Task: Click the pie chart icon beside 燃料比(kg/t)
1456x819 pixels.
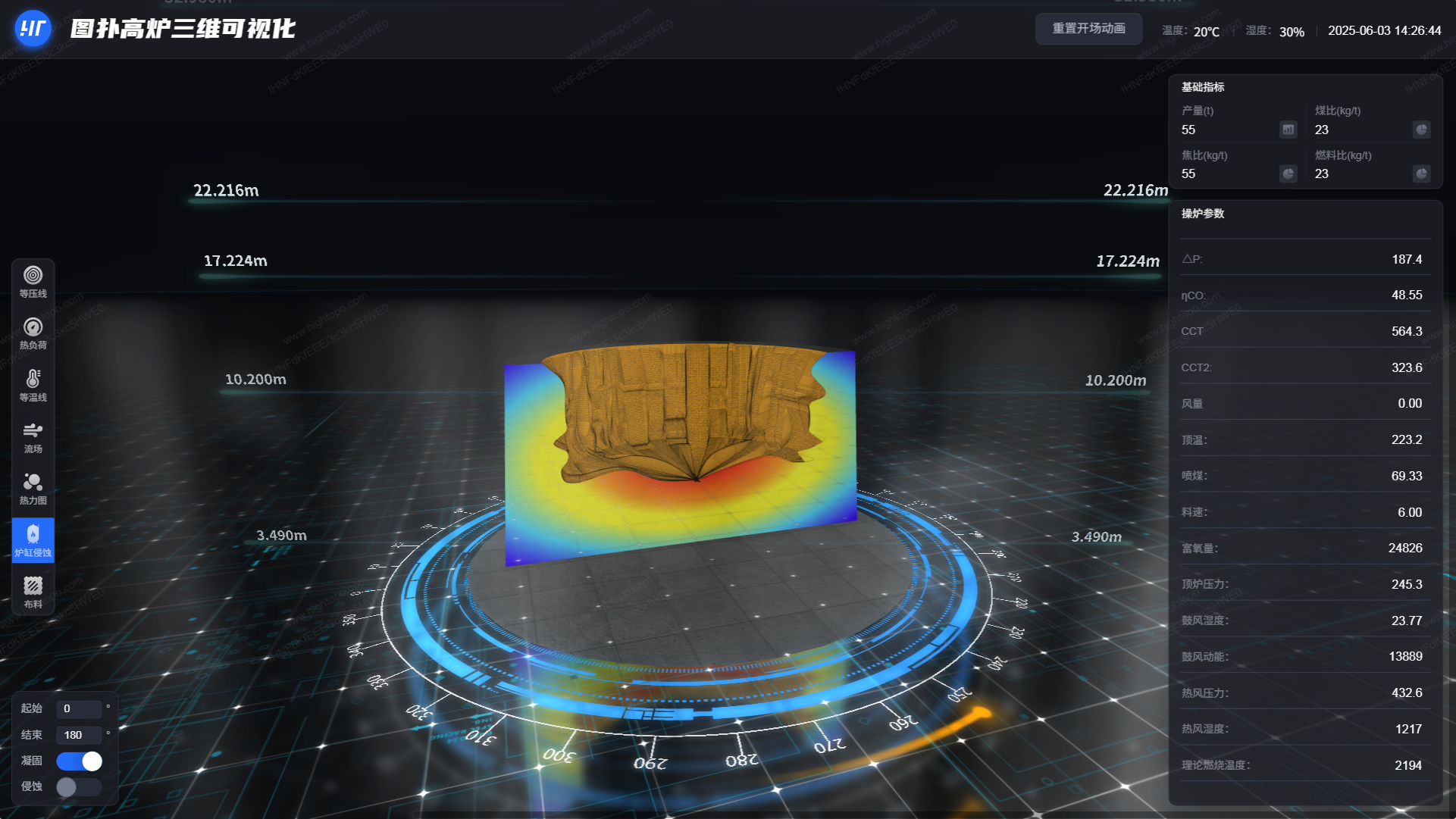Action: coord(1422,173)
